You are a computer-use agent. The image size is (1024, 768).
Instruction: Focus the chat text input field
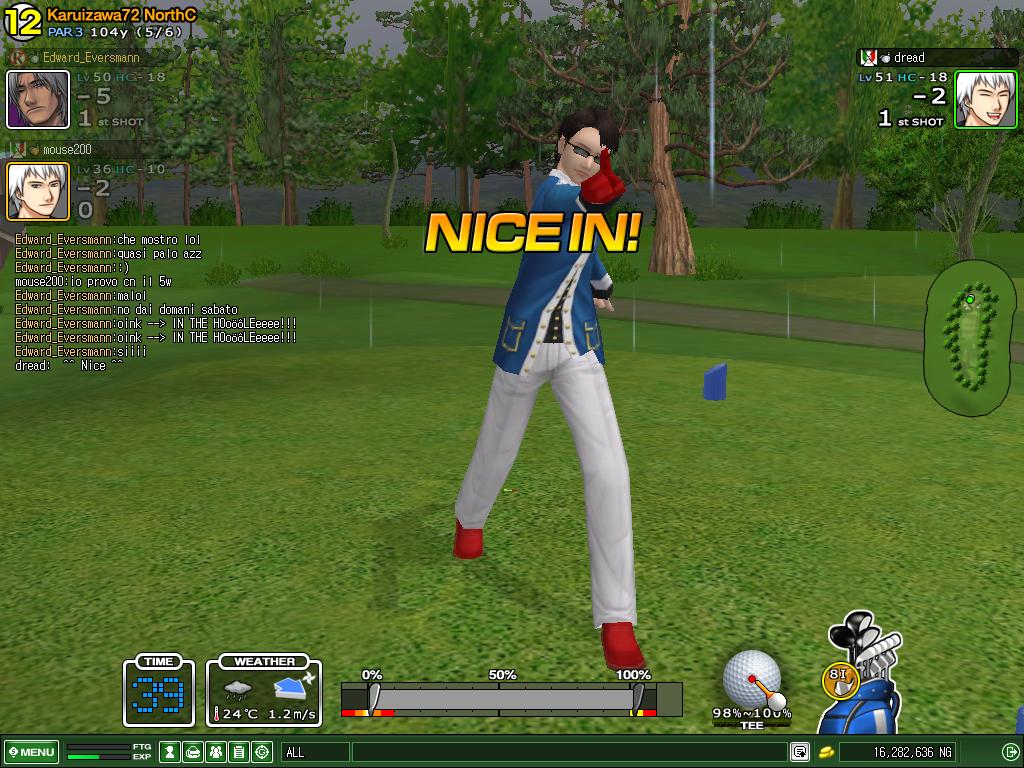pyautogui.click(x=570, y=752)
